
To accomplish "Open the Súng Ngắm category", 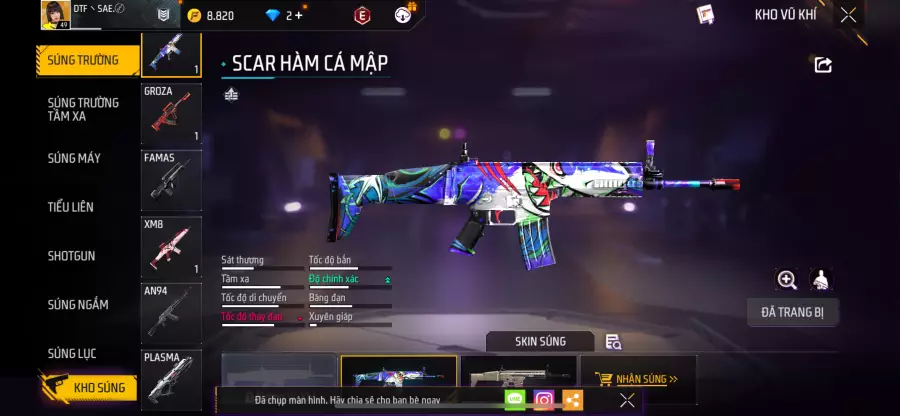I will click(78, 304).
